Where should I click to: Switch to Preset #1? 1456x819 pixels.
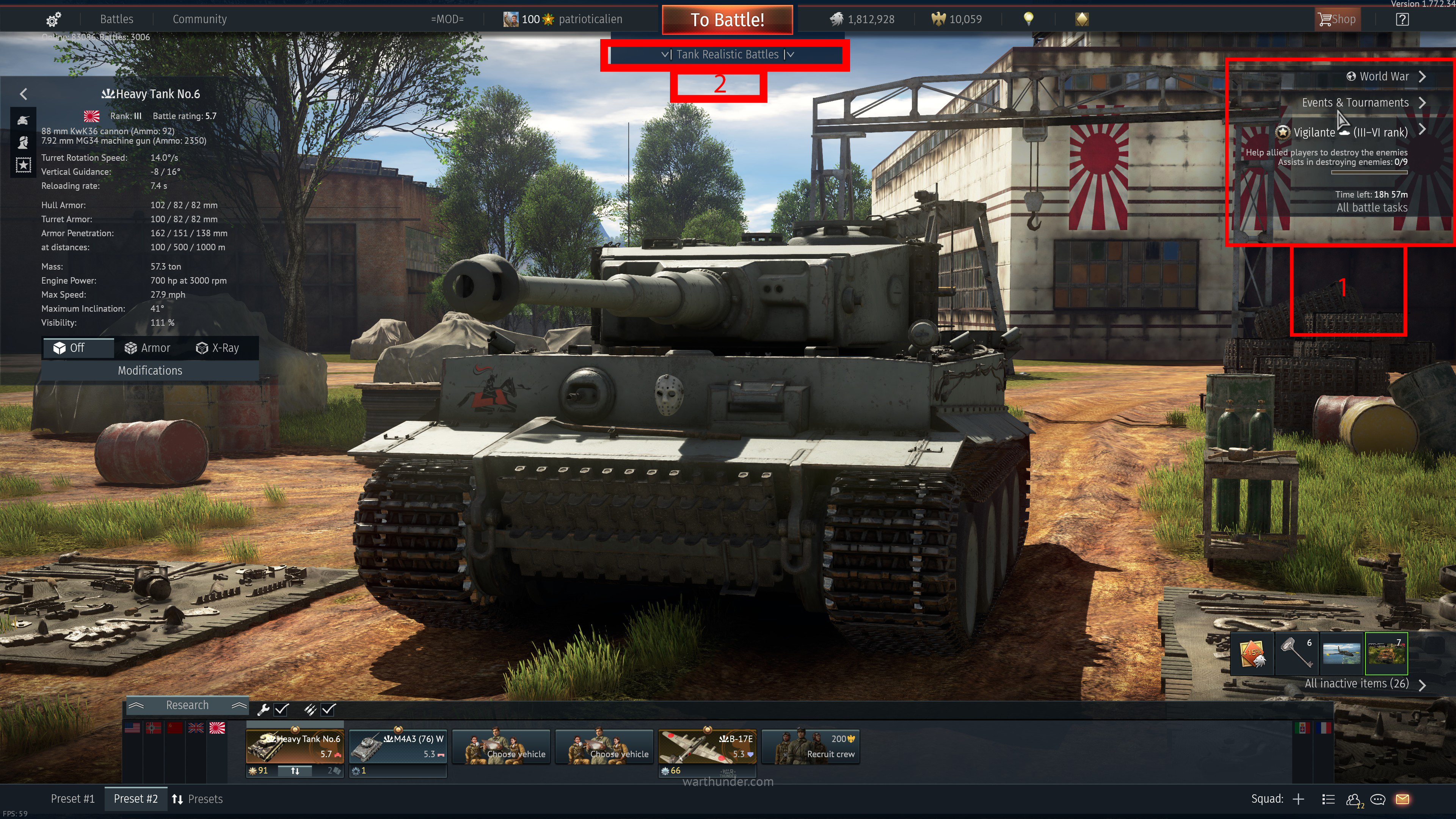[73, 799]
